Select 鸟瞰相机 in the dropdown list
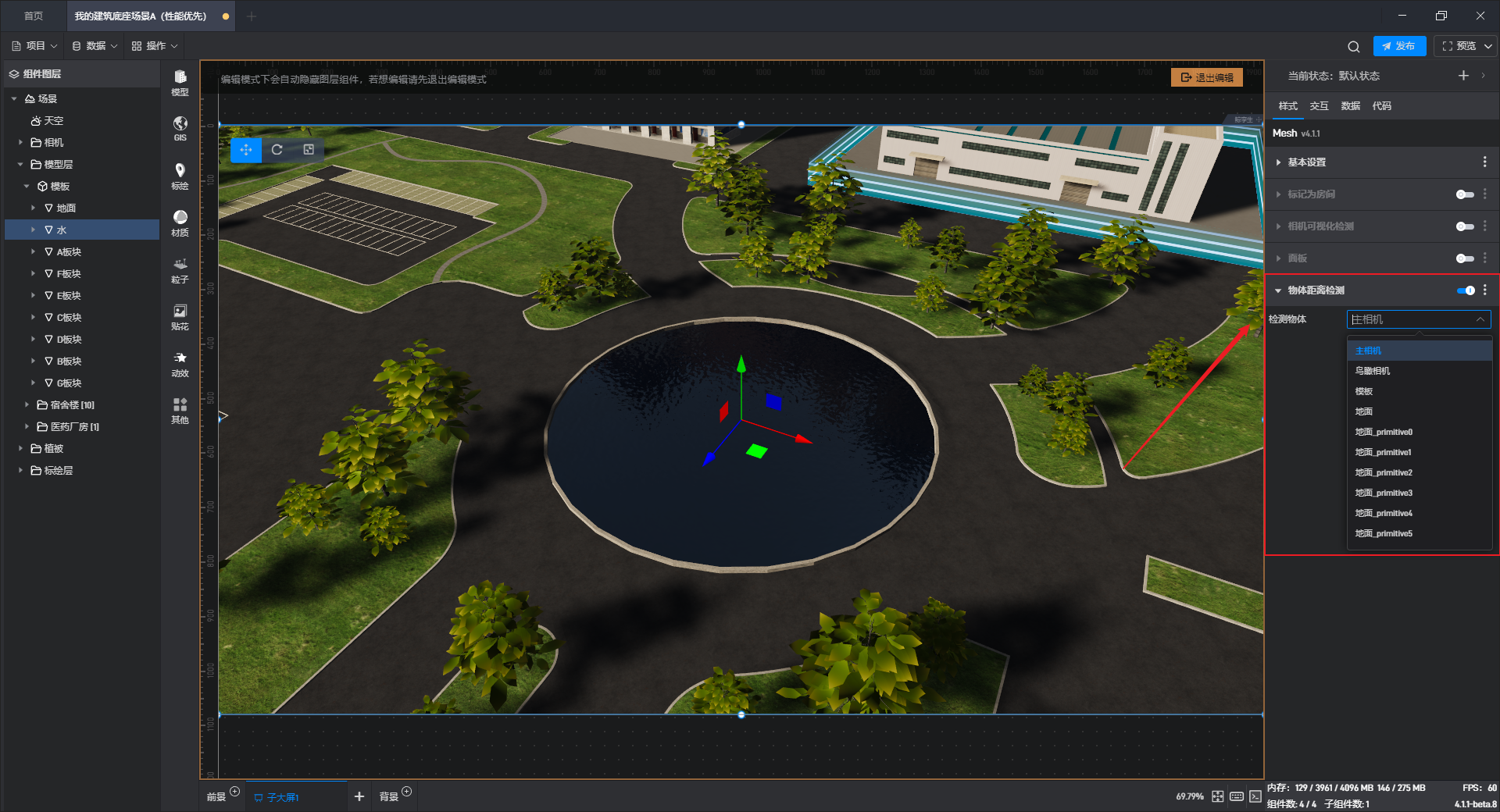 [x=1373, y=371]
